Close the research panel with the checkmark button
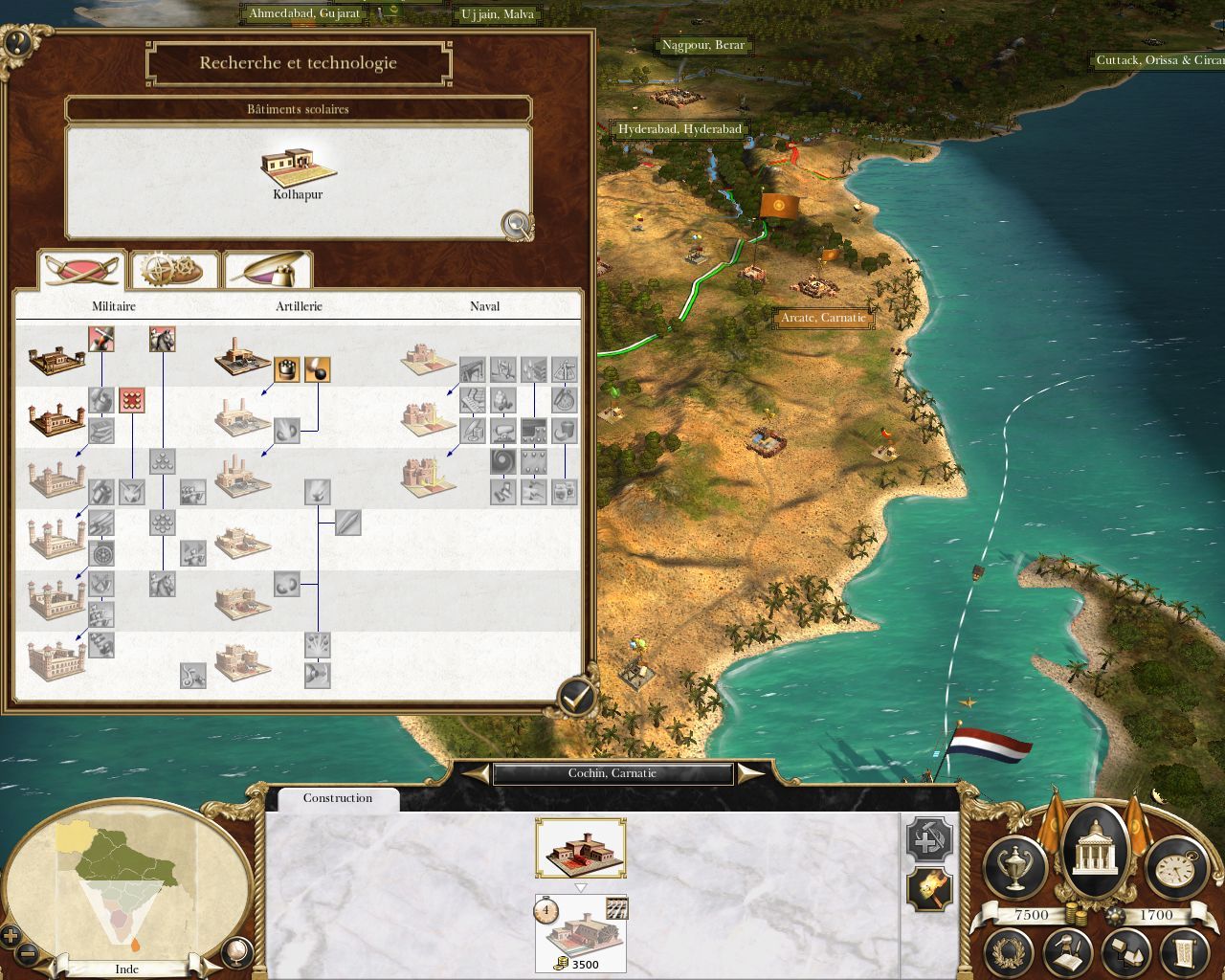Screen dimensions: 1225x980 point(574,699)
